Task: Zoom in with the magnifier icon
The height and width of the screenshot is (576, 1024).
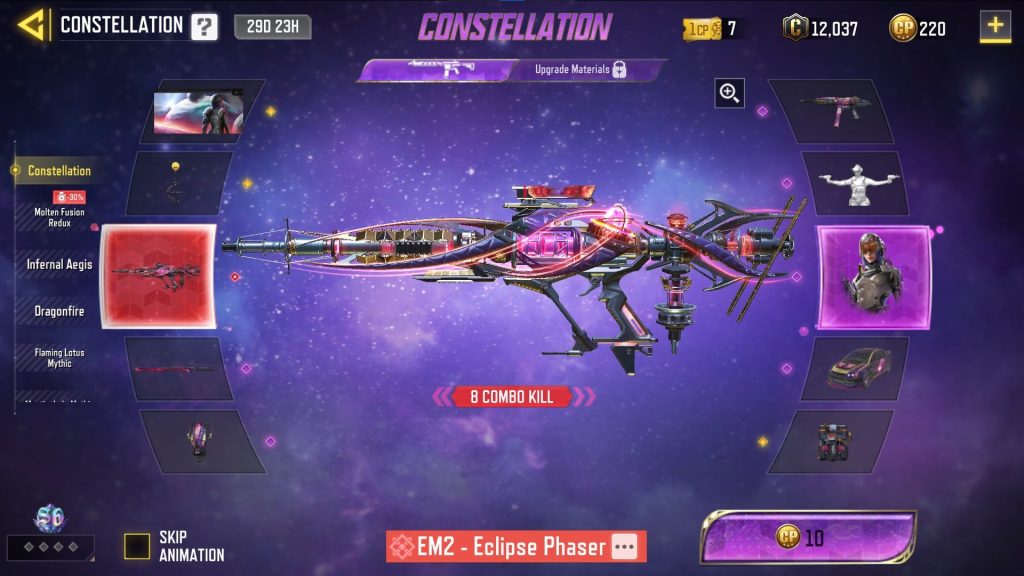Action: tap(729, 94)
